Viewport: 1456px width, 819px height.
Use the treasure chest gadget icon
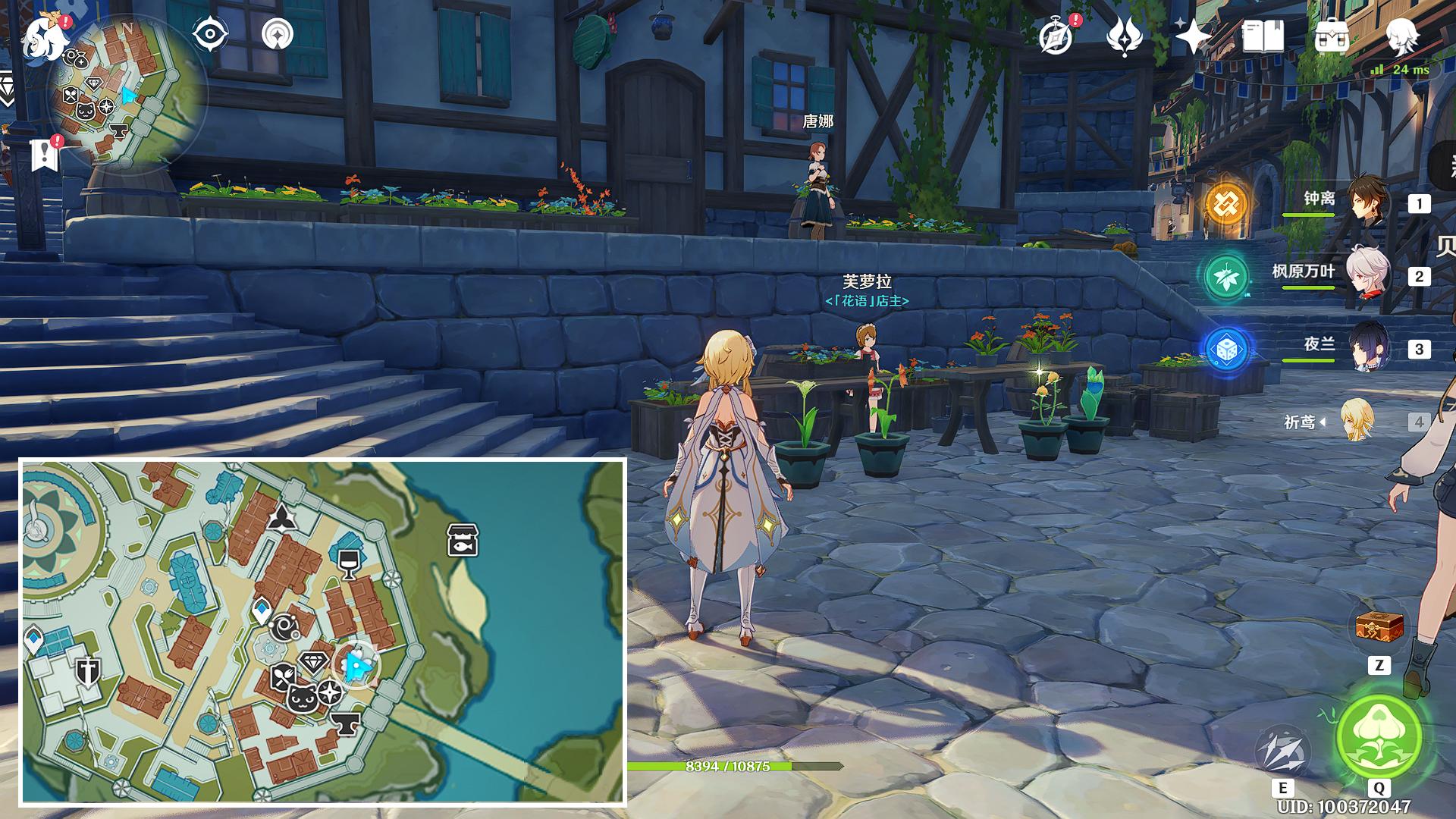(x=1379, y=628)
